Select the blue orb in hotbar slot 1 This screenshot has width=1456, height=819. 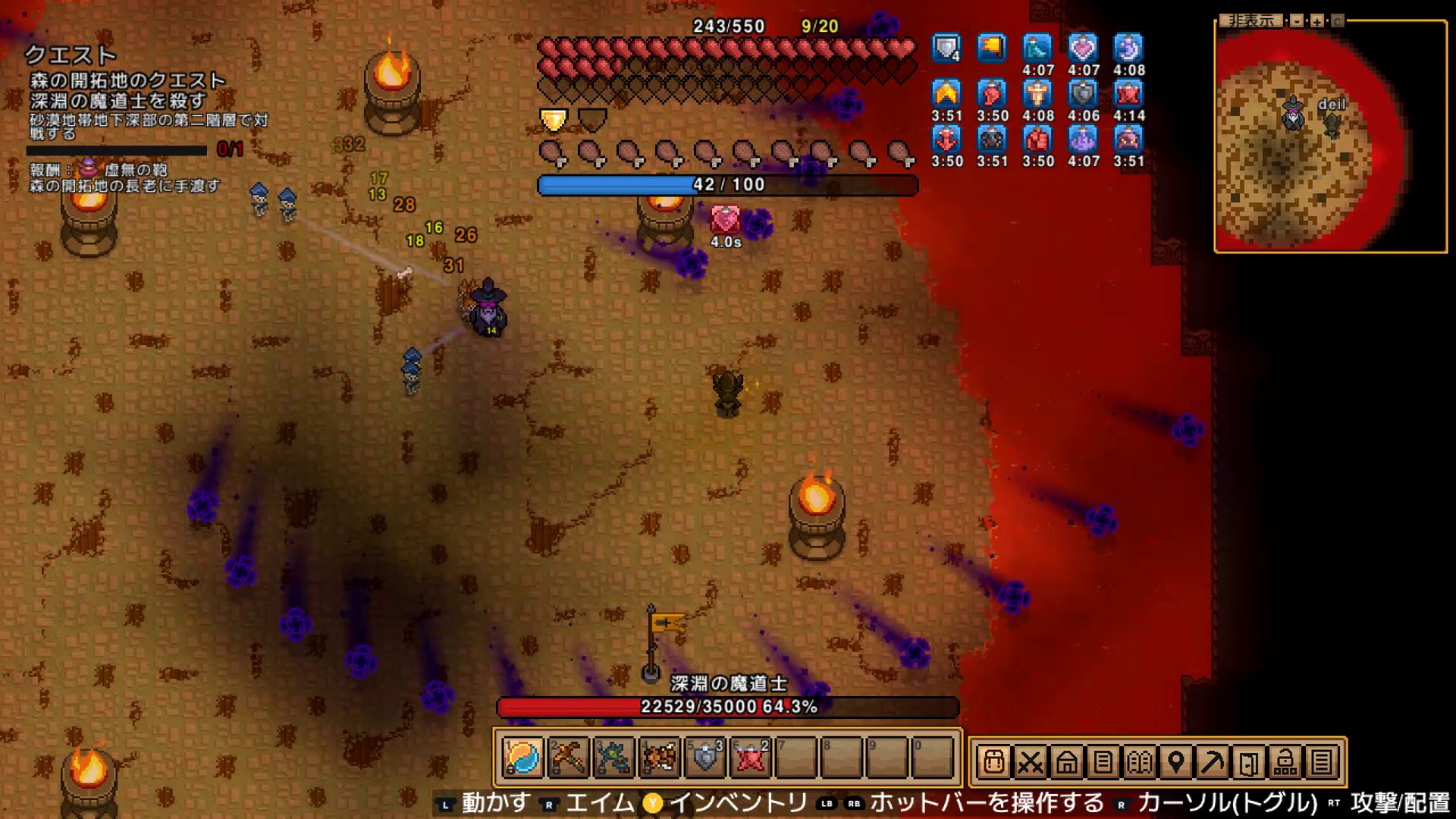(x=522, y=758)
